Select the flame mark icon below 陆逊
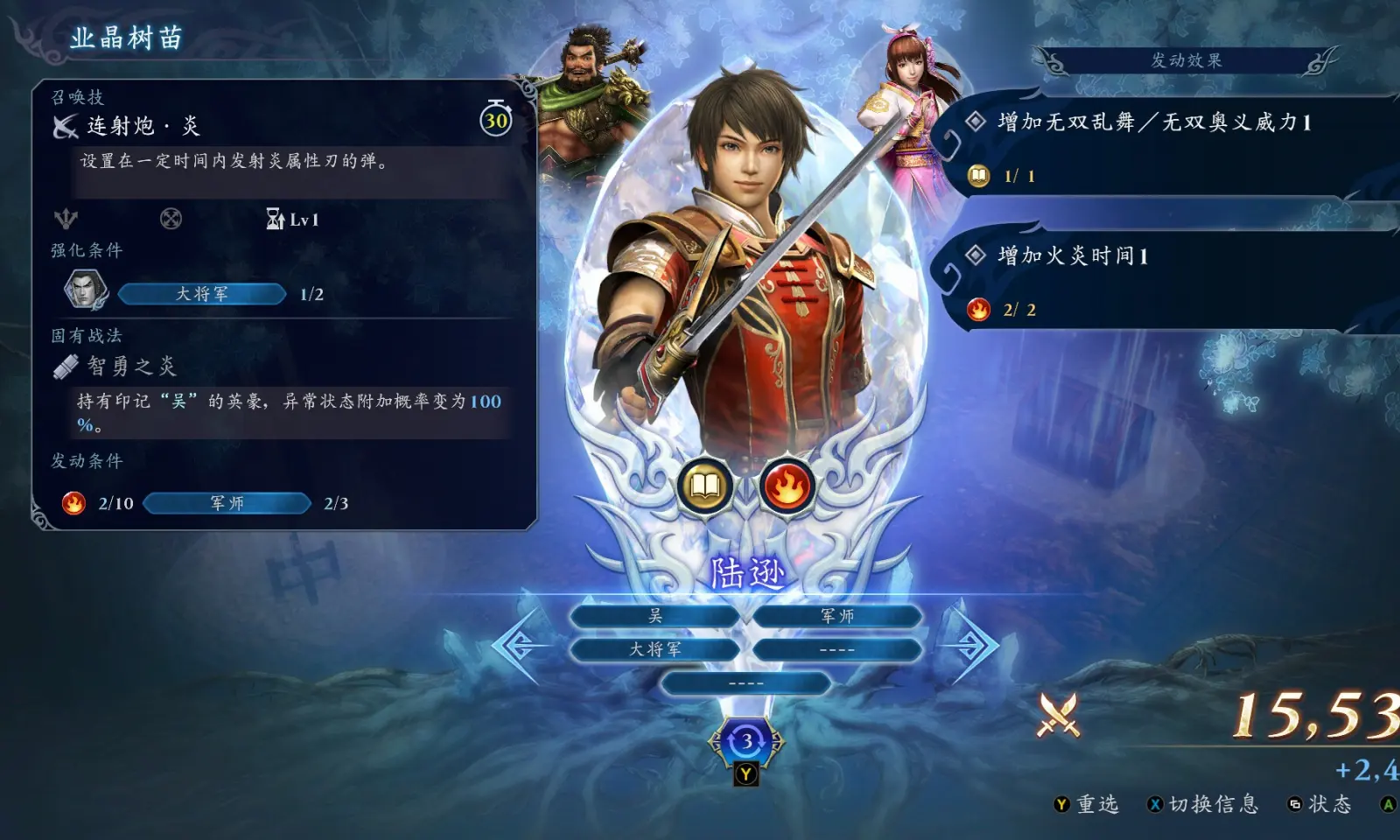 pyautogui.click(x=786, y=484)
